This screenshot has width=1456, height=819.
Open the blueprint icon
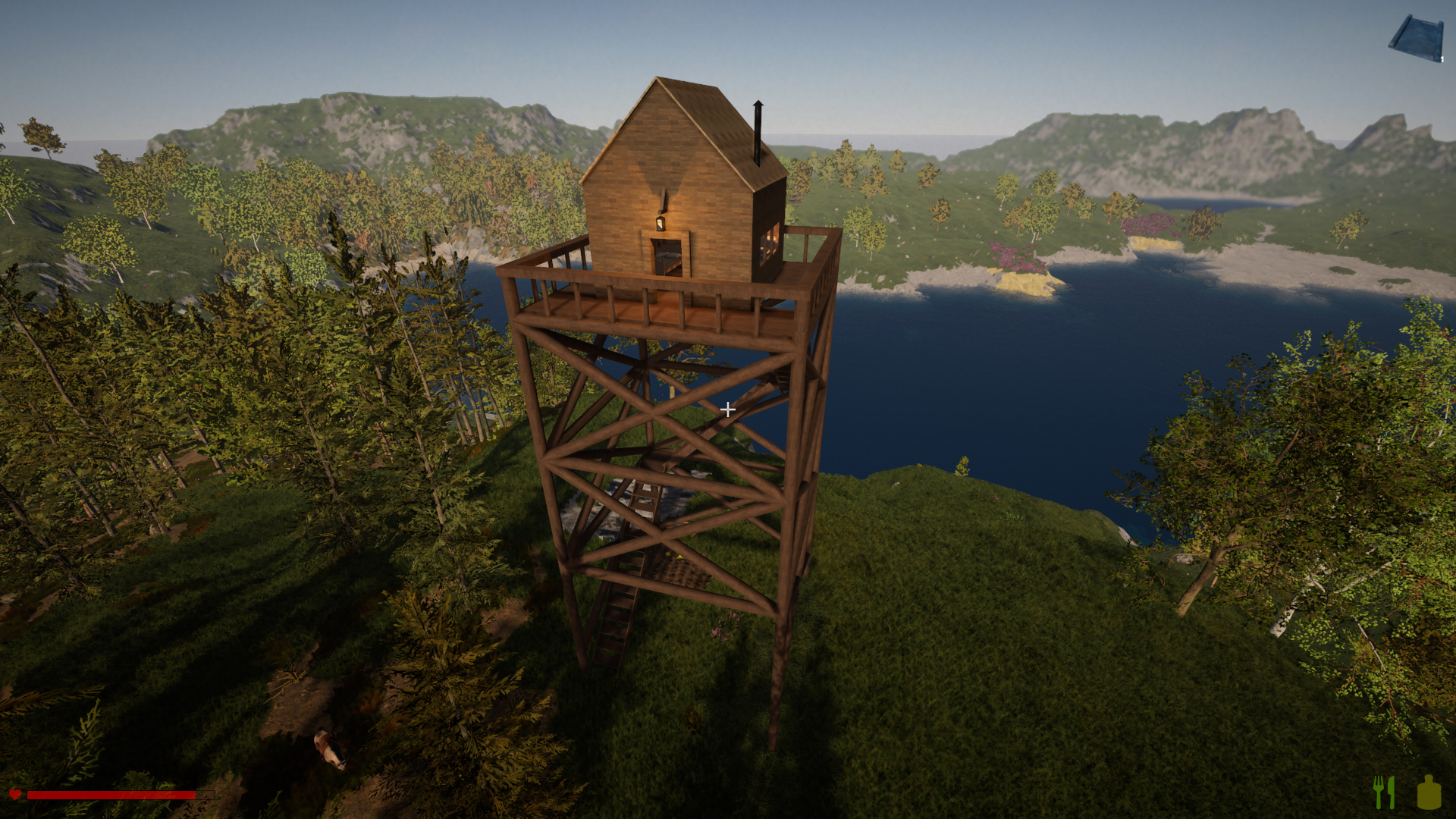click(1416, 38)
